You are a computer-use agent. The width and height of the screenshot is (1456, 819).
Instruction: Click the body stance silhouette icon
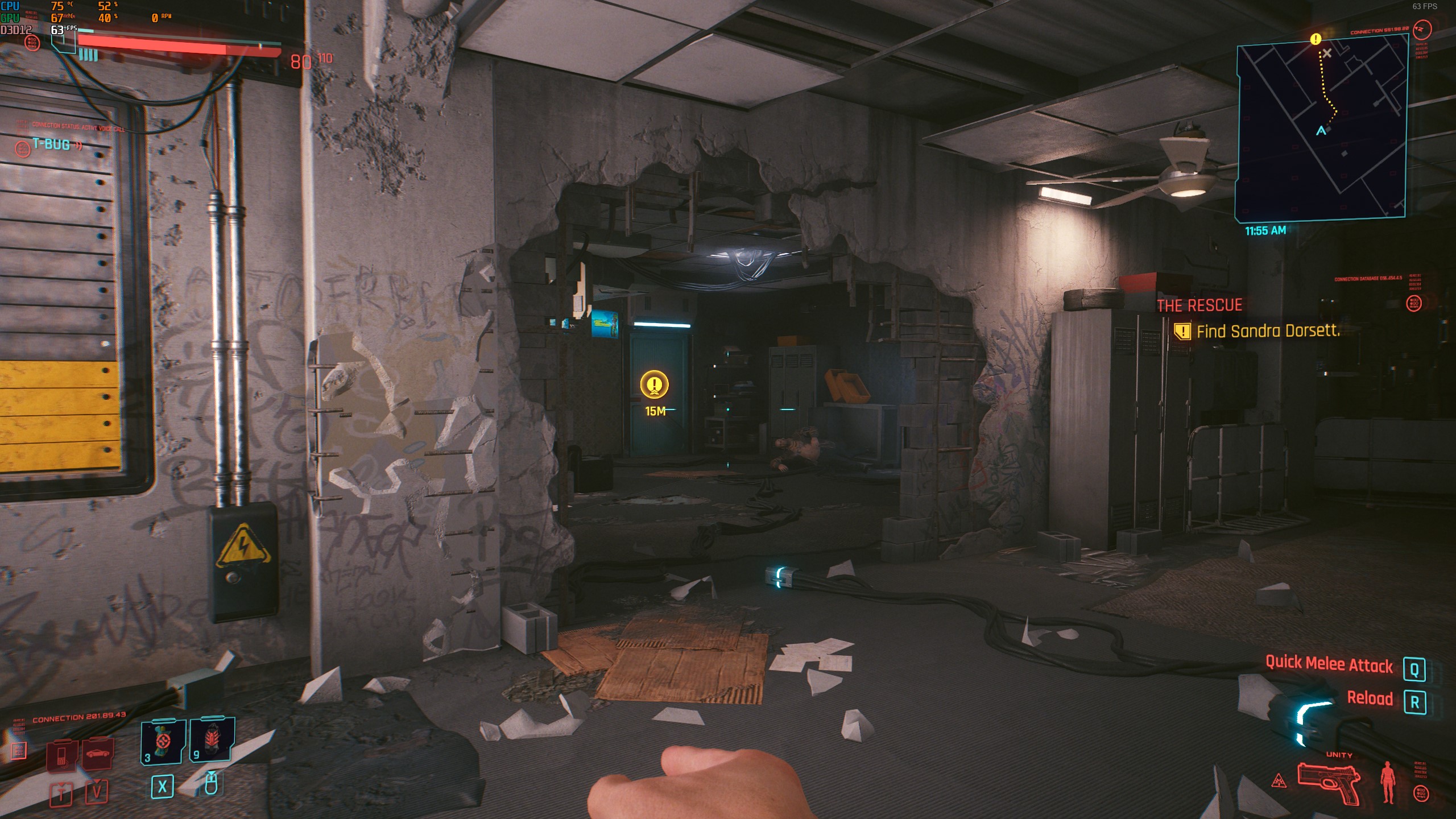[1388, 783]
